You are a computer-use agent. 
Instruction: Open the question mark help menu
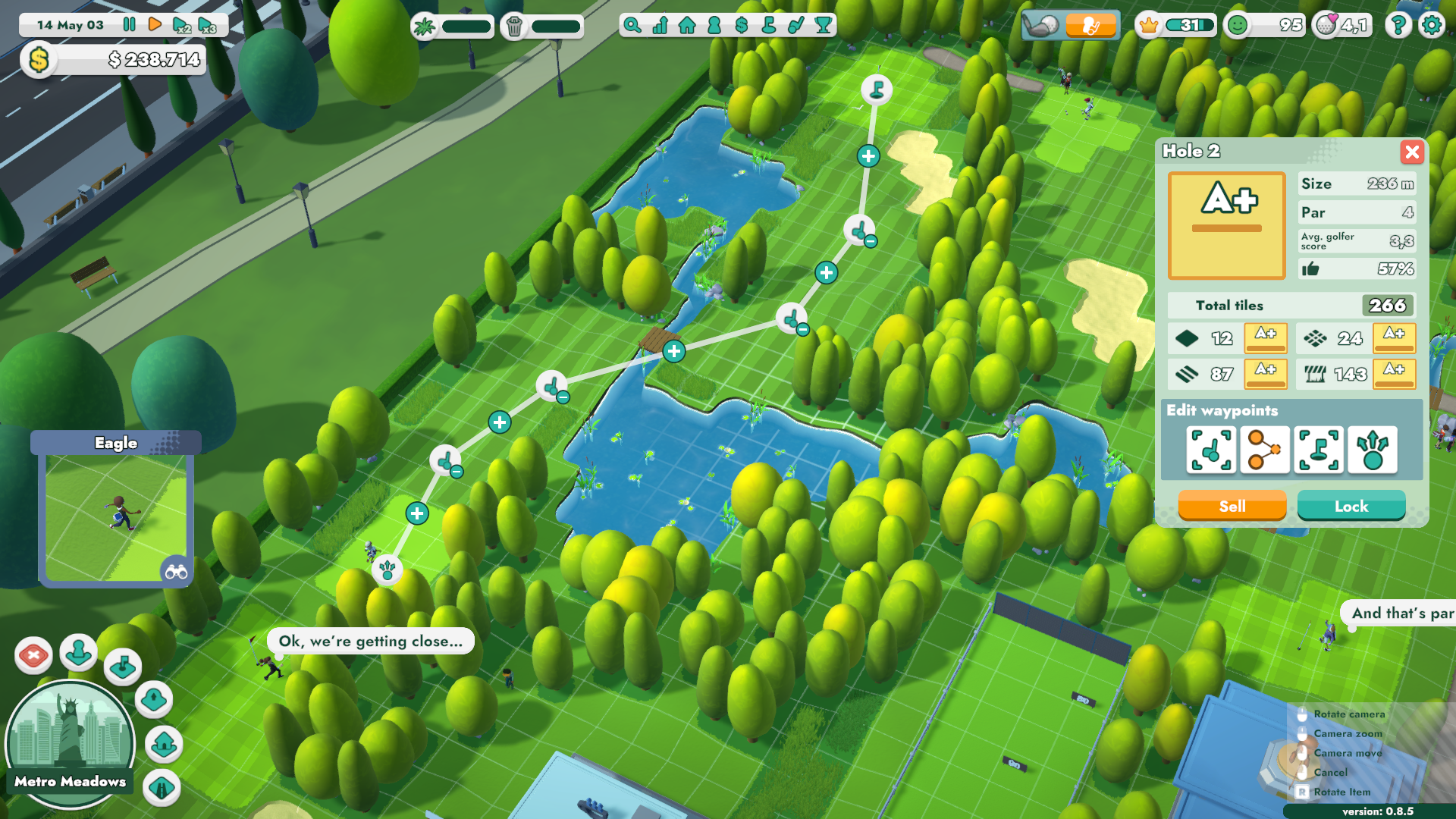1398,25
